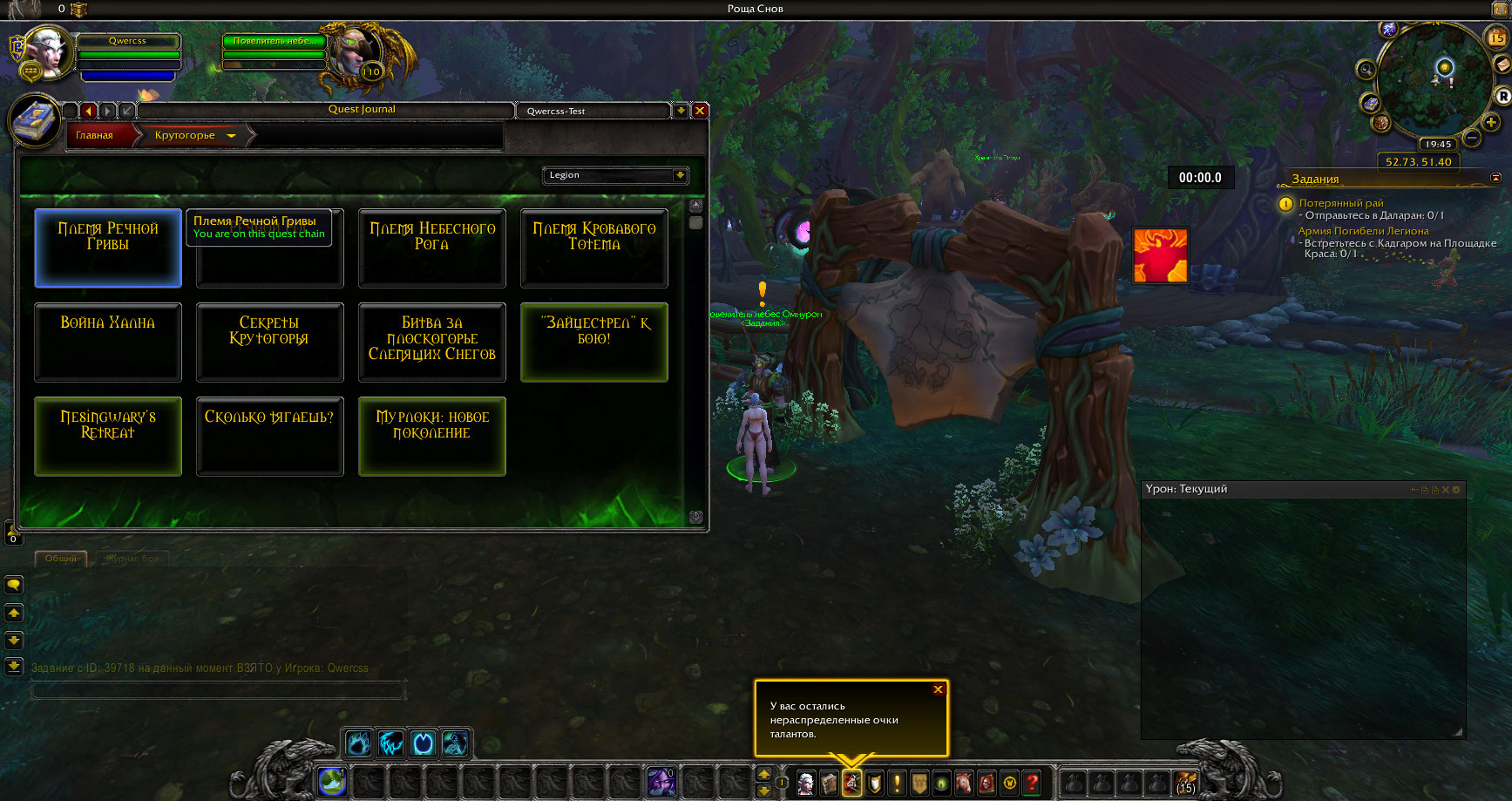
Task: Go to the Главная breadcrumb
Action: 94,135
